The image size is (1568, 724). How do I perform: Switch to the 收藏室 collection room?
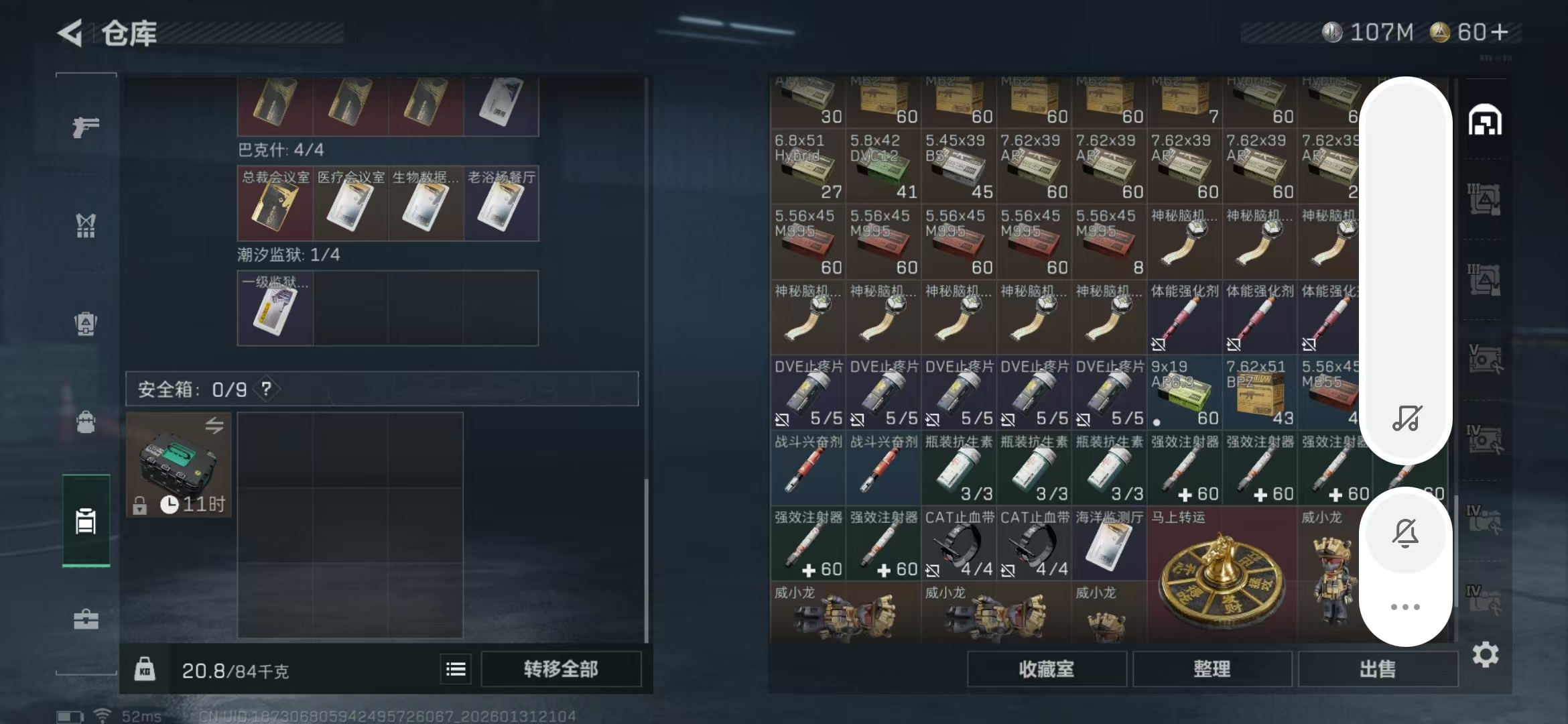[1048, 668]
